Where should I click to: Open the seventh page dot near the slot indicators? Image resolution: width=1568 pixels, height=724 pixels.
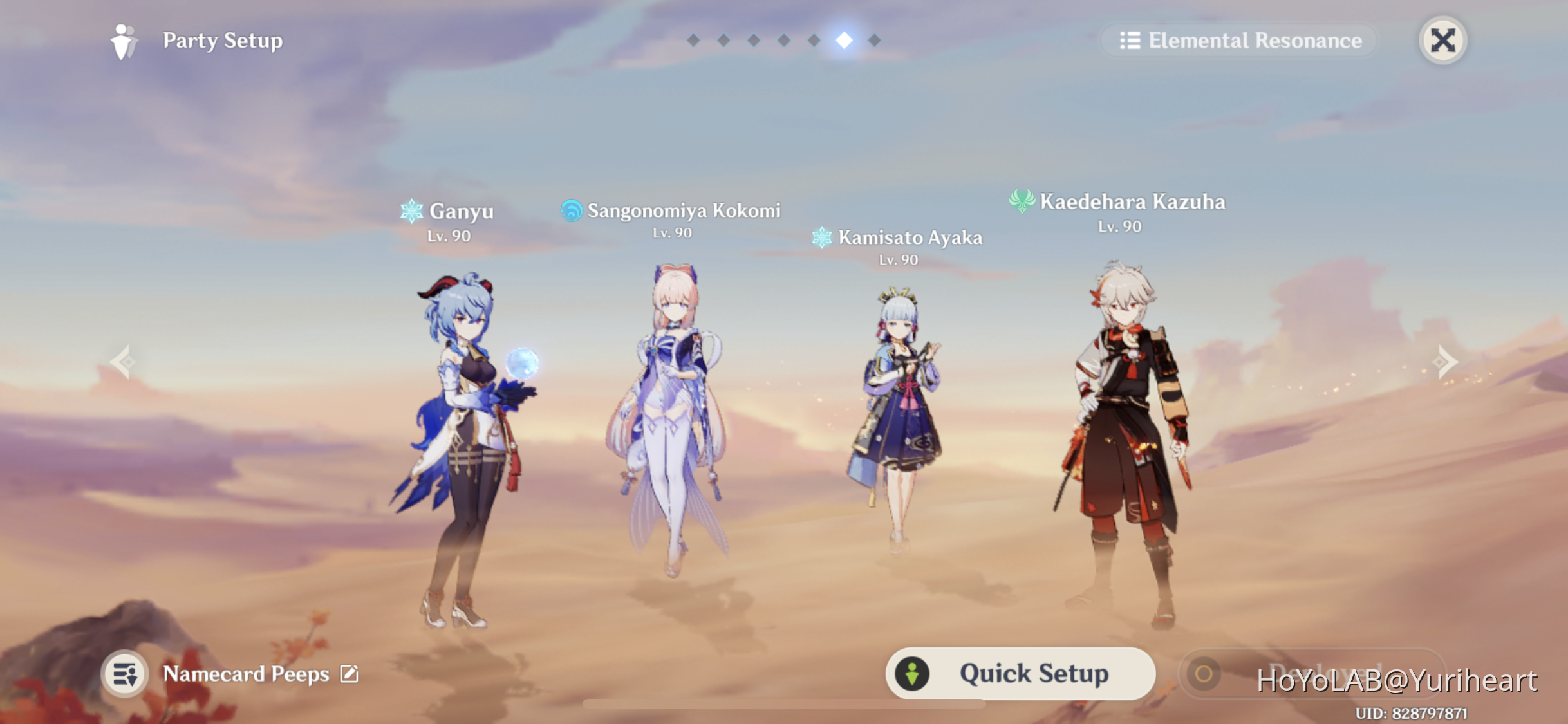[873, 40]
